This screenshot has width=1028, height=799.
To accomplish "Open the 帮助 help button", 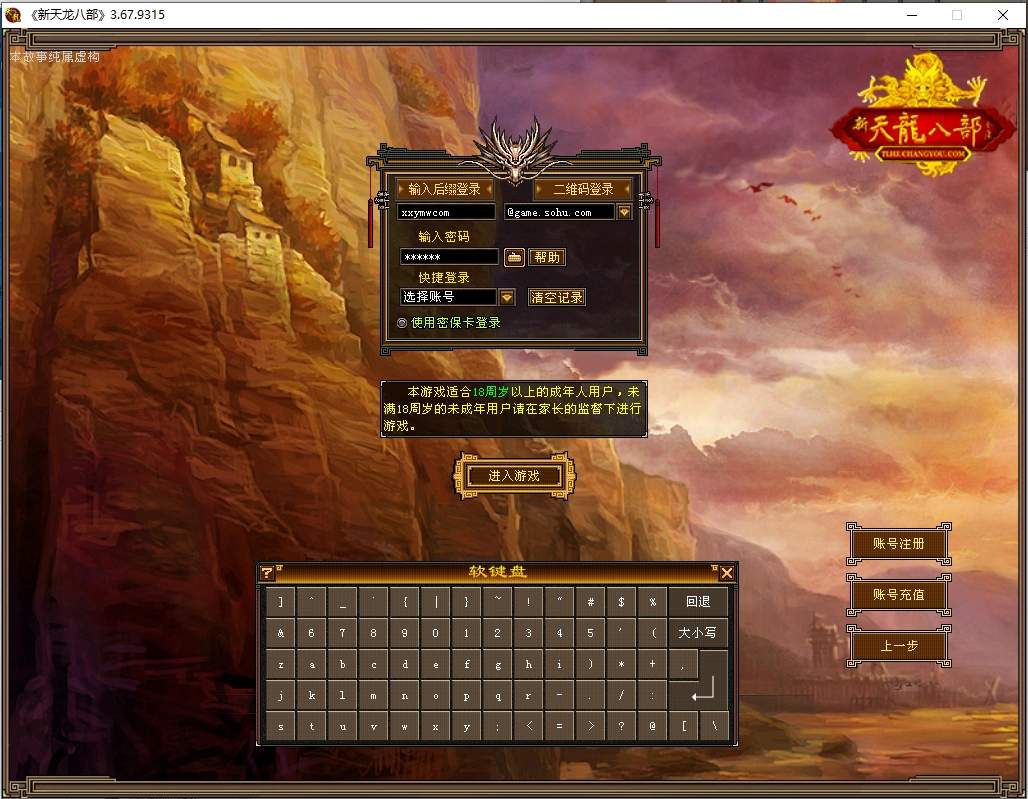I will pyautogui.click(x=547, y=257).
